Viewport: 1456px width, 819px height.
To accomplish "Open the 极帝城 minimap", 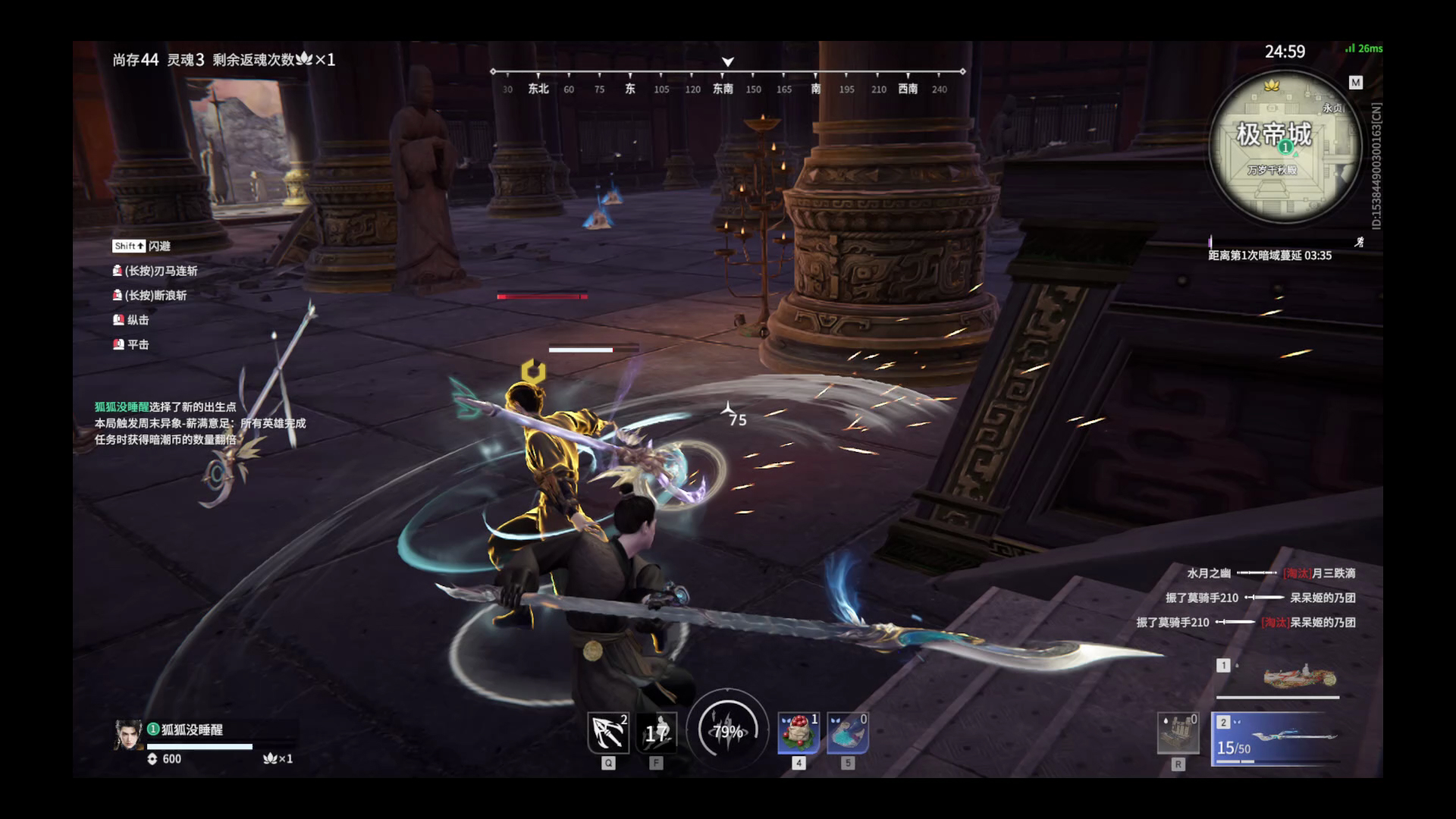I will click(x=1284, y=148).
